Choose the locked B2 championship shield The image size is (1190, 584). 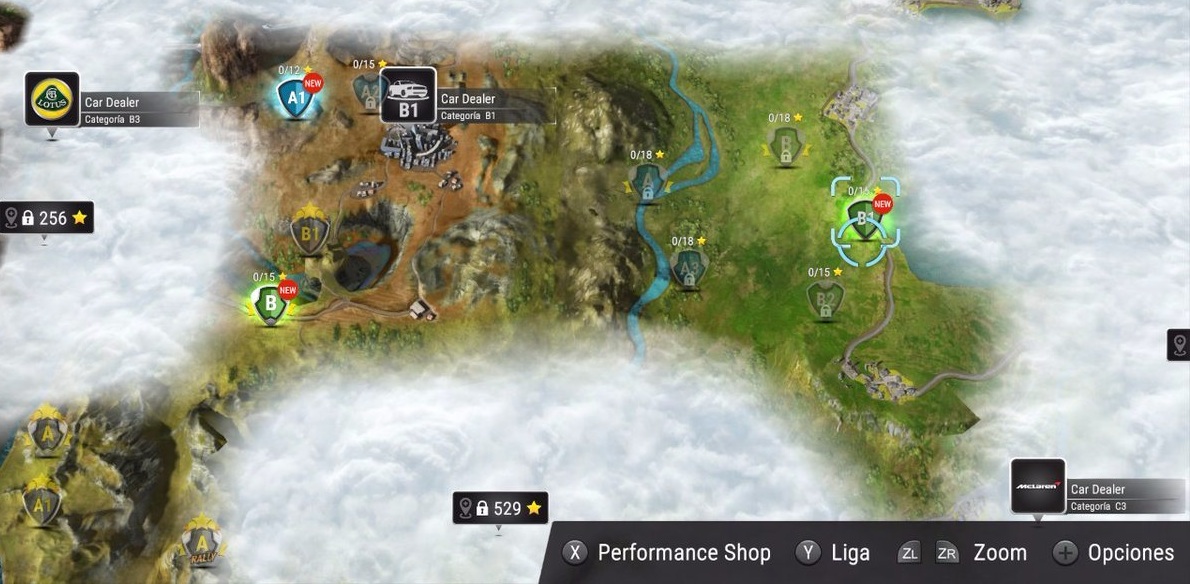(x=825, y=298)
